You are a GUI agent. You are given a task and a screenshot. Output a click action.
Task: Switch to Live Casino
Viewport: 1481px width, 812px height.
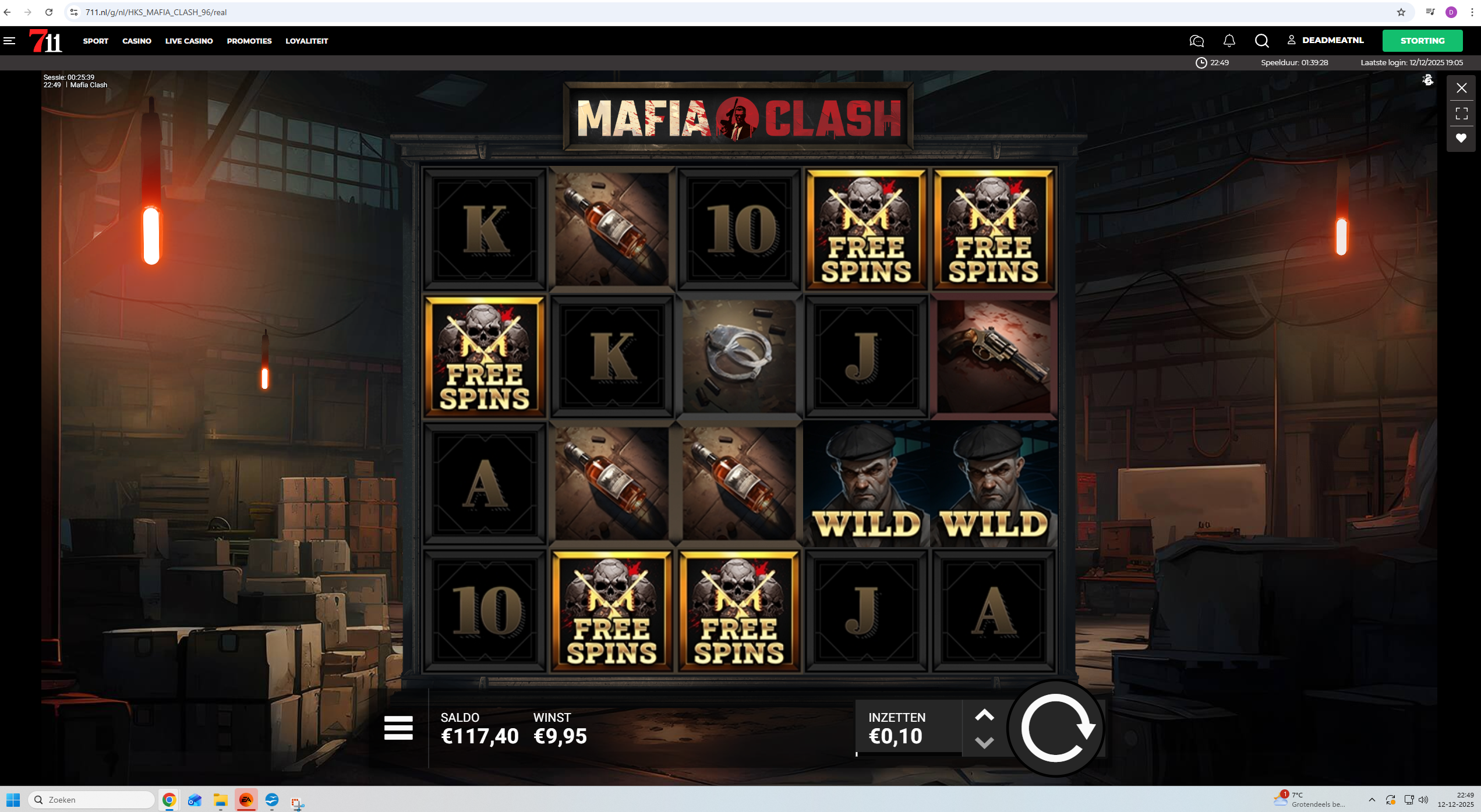coord(189,41)
